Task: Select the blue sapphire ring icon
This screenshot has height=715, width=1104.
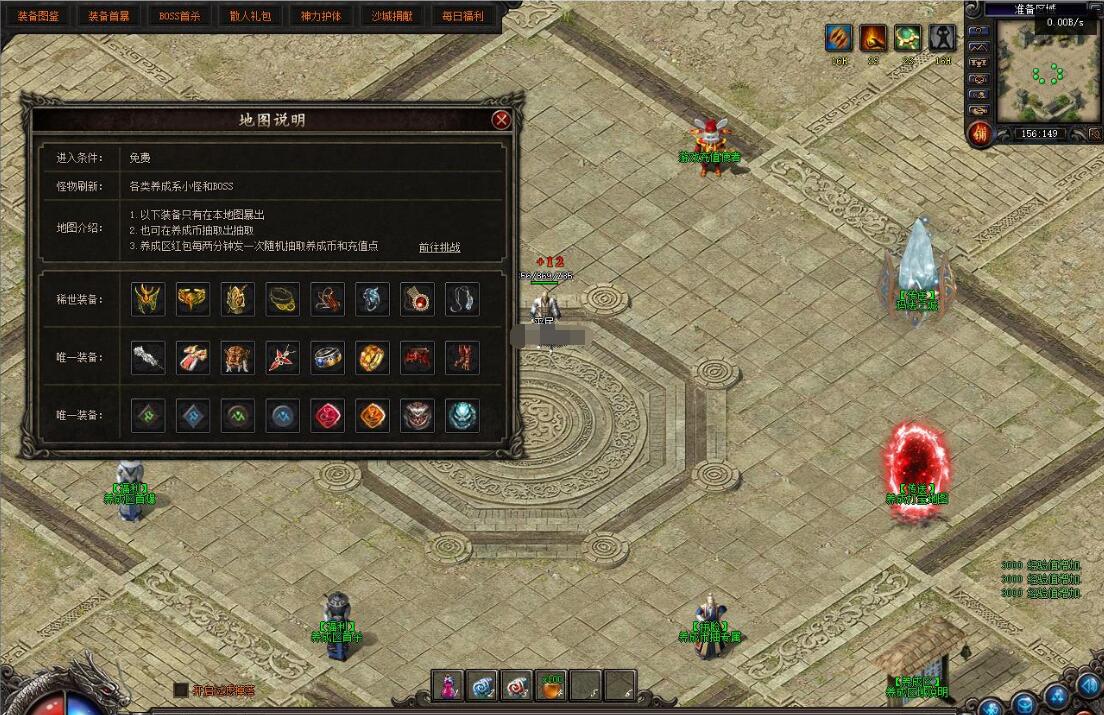Action: 327,357
